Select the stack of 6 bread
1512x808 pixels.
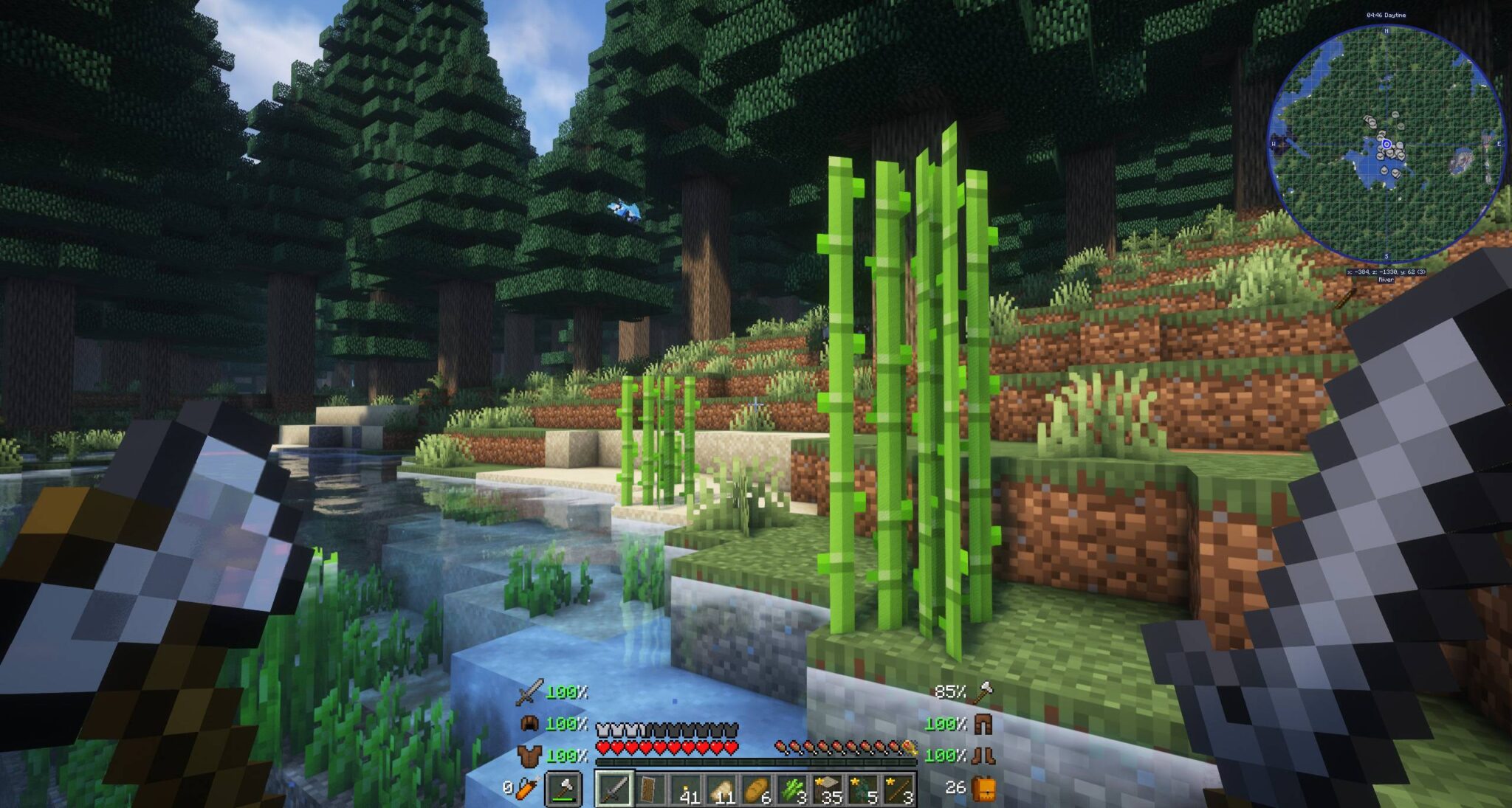[x=757, y=790]
